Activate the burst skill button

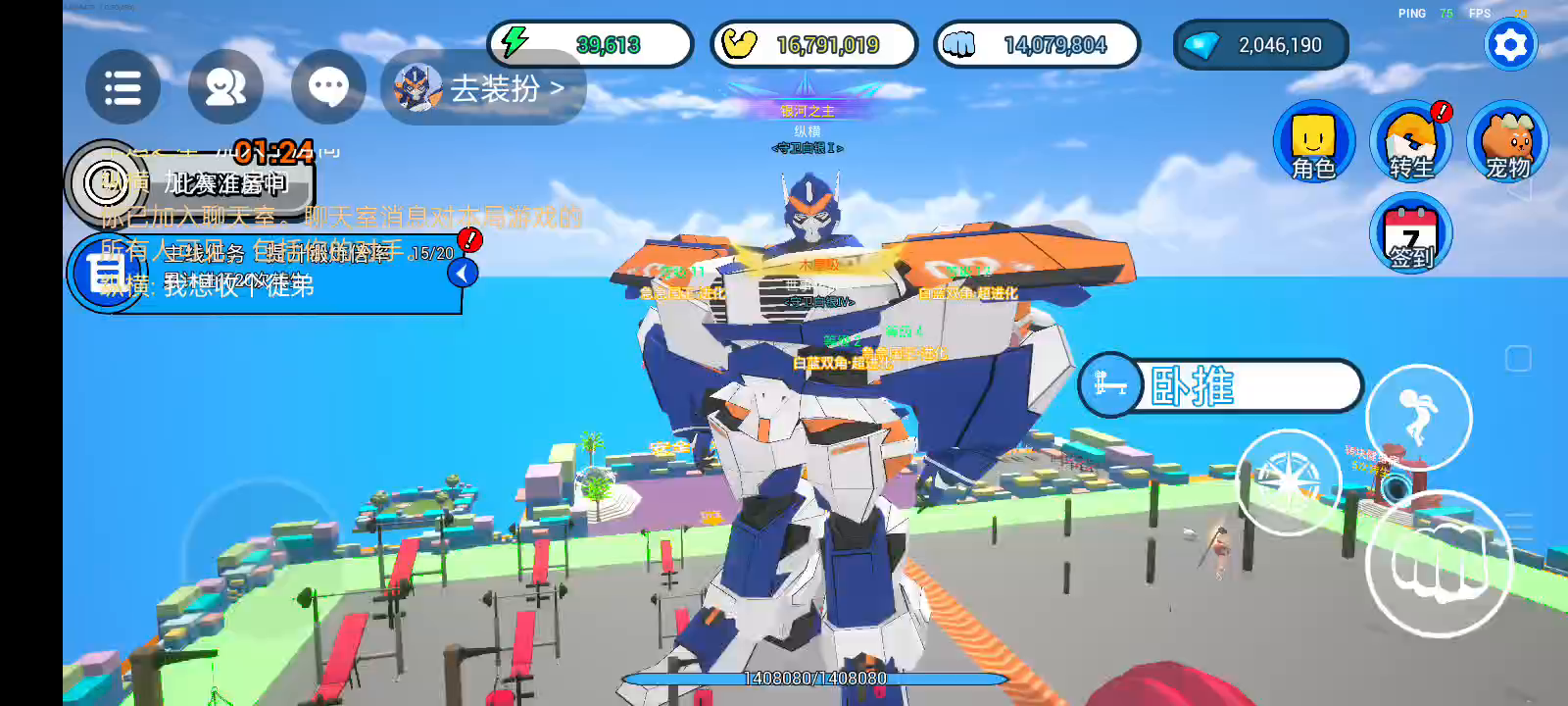(1289, 481)
